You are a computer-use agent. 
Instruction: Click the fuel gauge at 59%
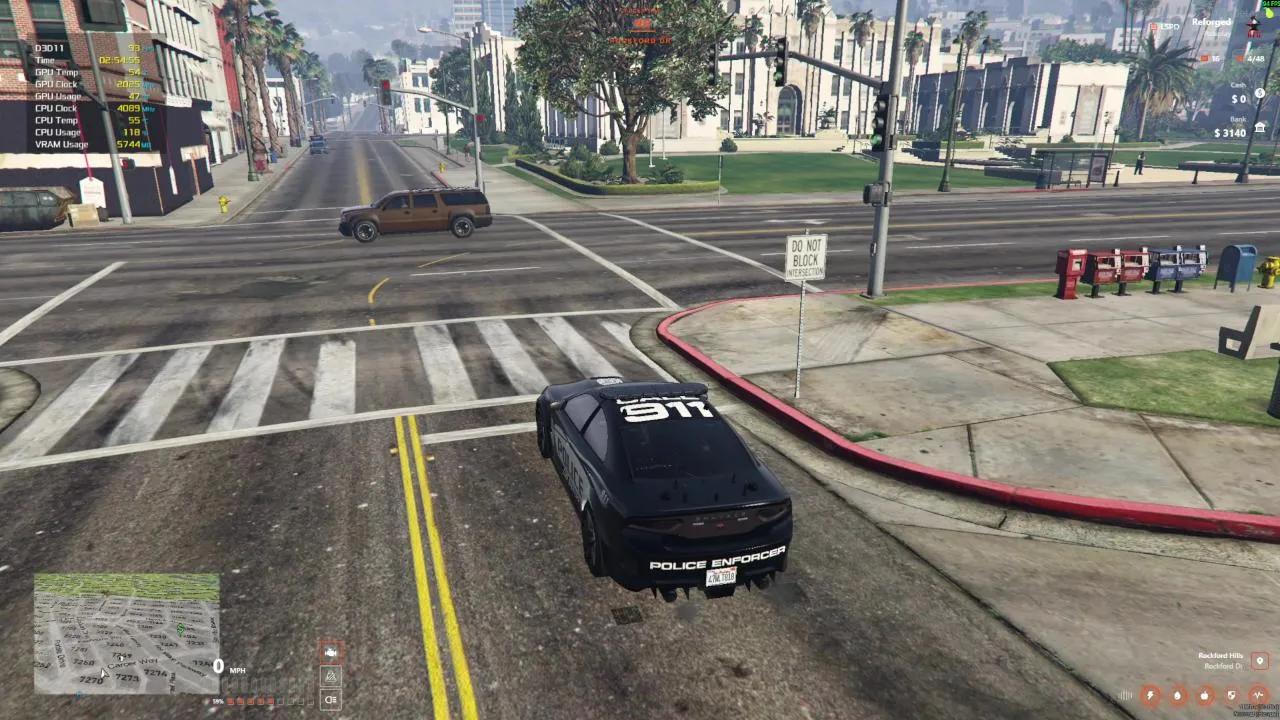pyautogui.click(x=219, y=701)
